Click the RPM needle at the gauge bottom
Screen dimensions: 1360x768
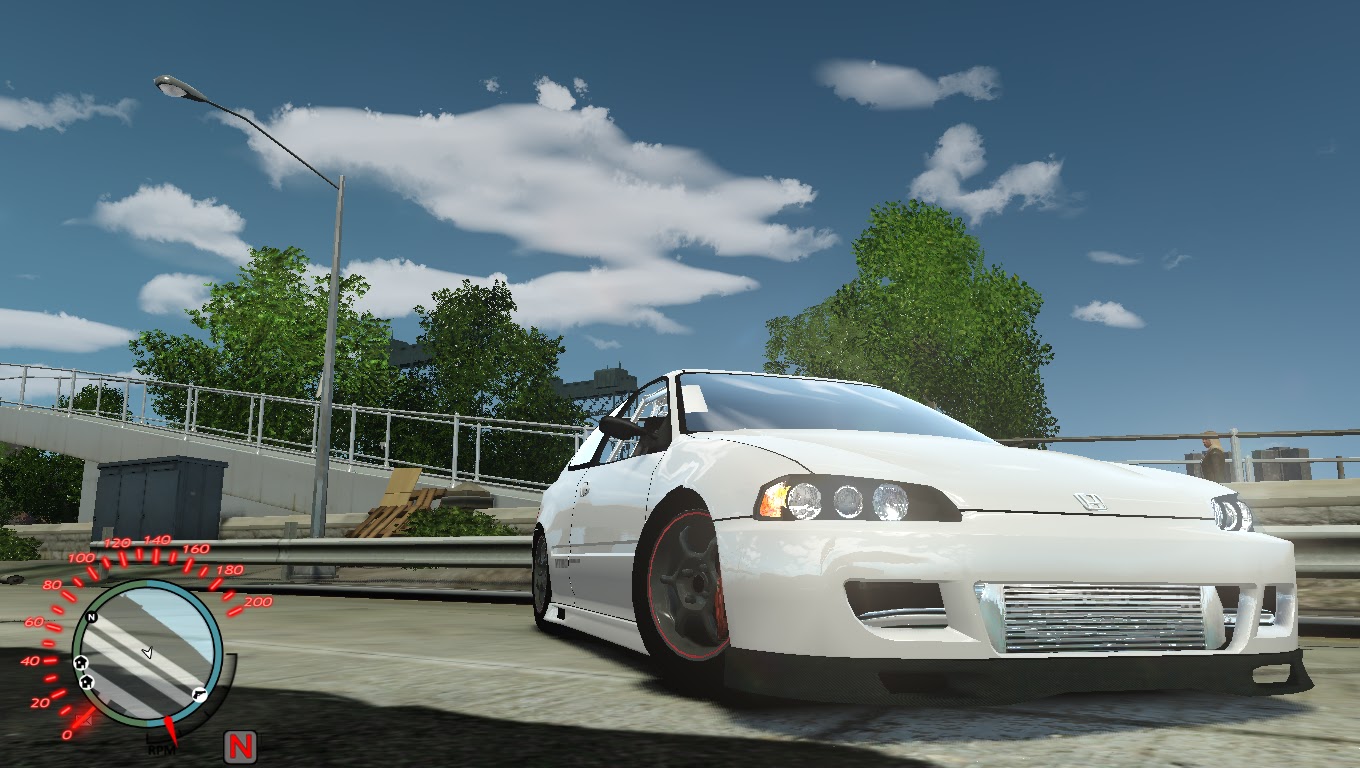click(x=169, y=727)
